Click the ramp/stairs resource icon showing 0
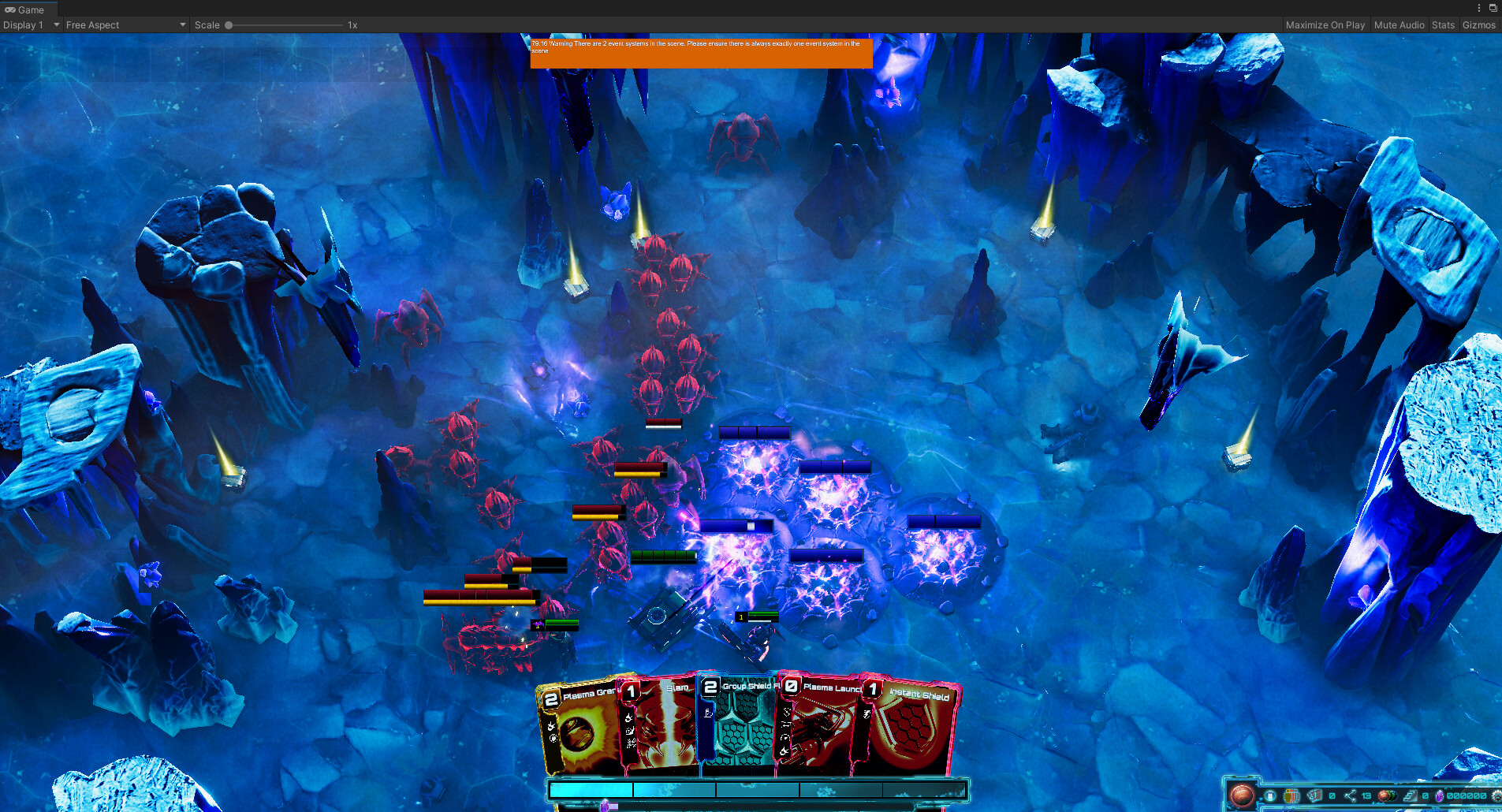Image resolution: width=1502 pixels, height=812 pixels. [1410, 795]
